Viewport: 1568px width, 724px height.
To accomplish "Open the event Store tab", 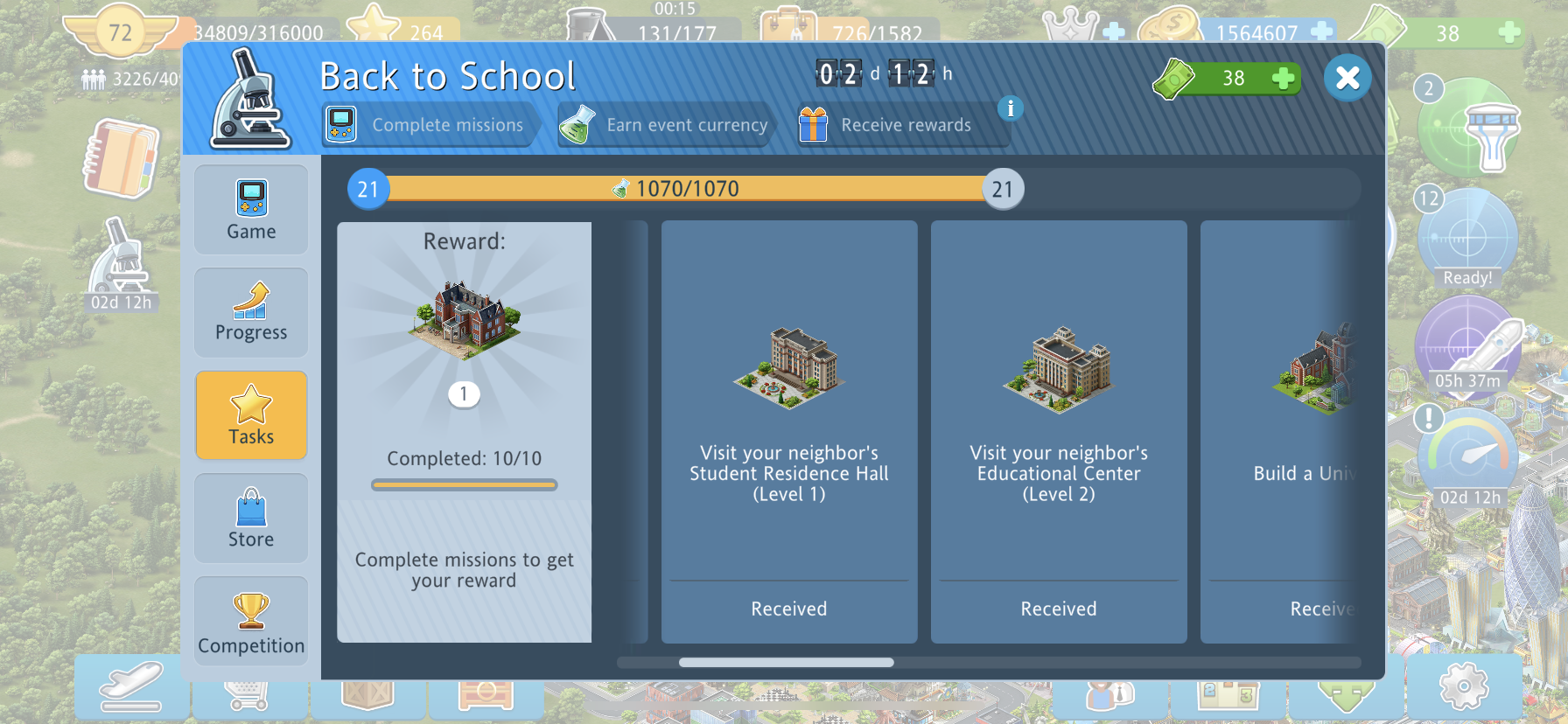I will pyautogui.click(x=251, y=518).
